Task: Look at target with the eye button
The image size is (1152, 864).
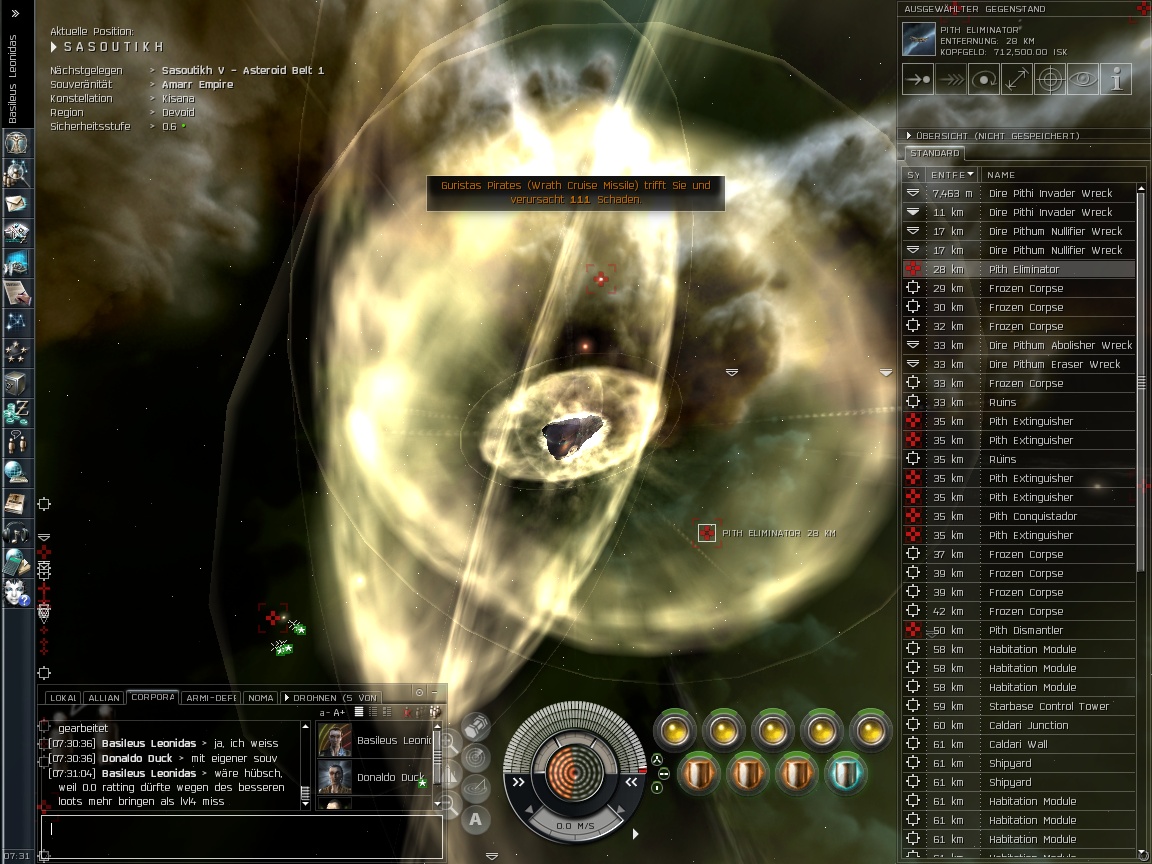Action: 1083,79
